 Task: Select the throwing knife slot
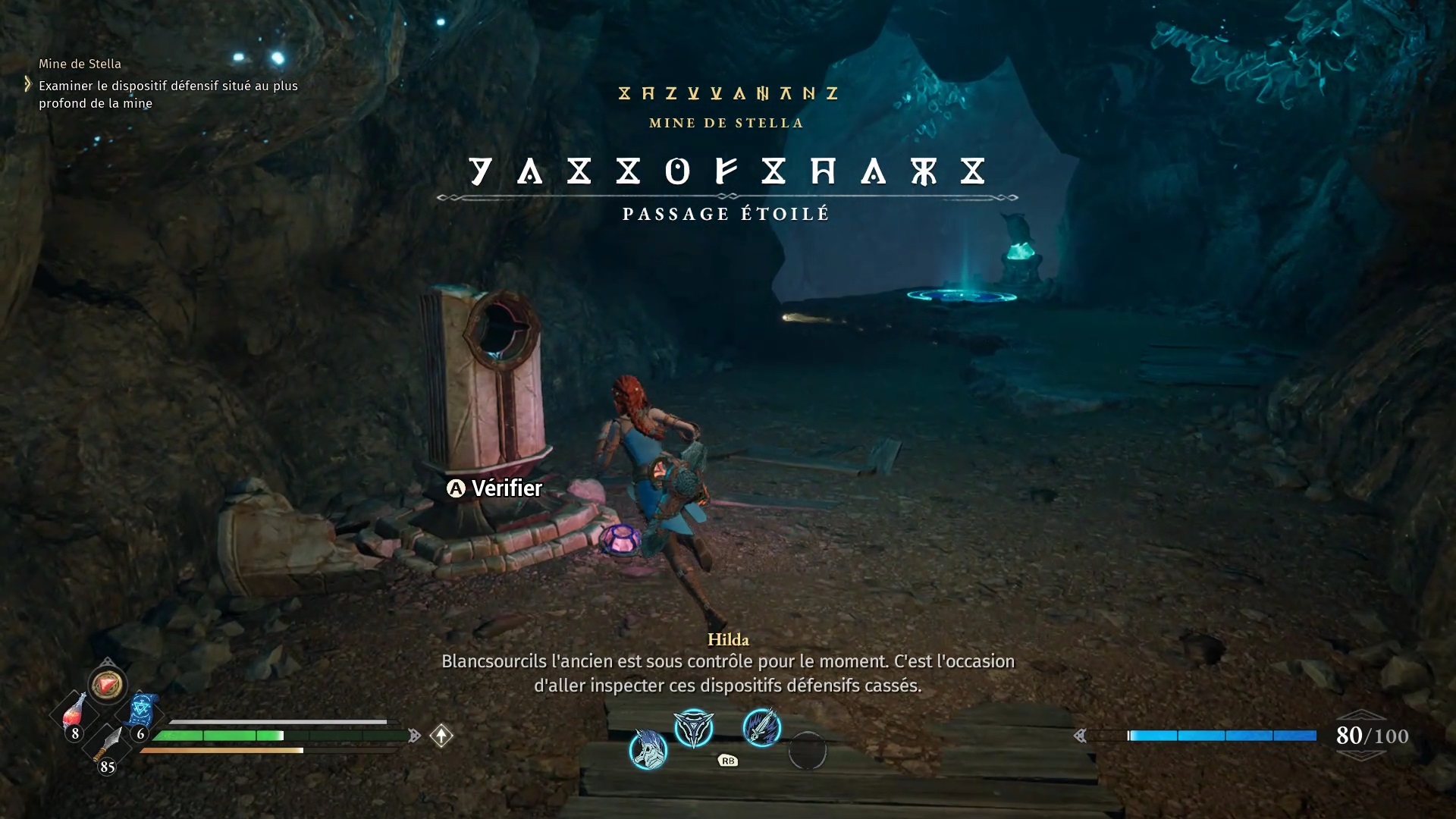(108, 746)
